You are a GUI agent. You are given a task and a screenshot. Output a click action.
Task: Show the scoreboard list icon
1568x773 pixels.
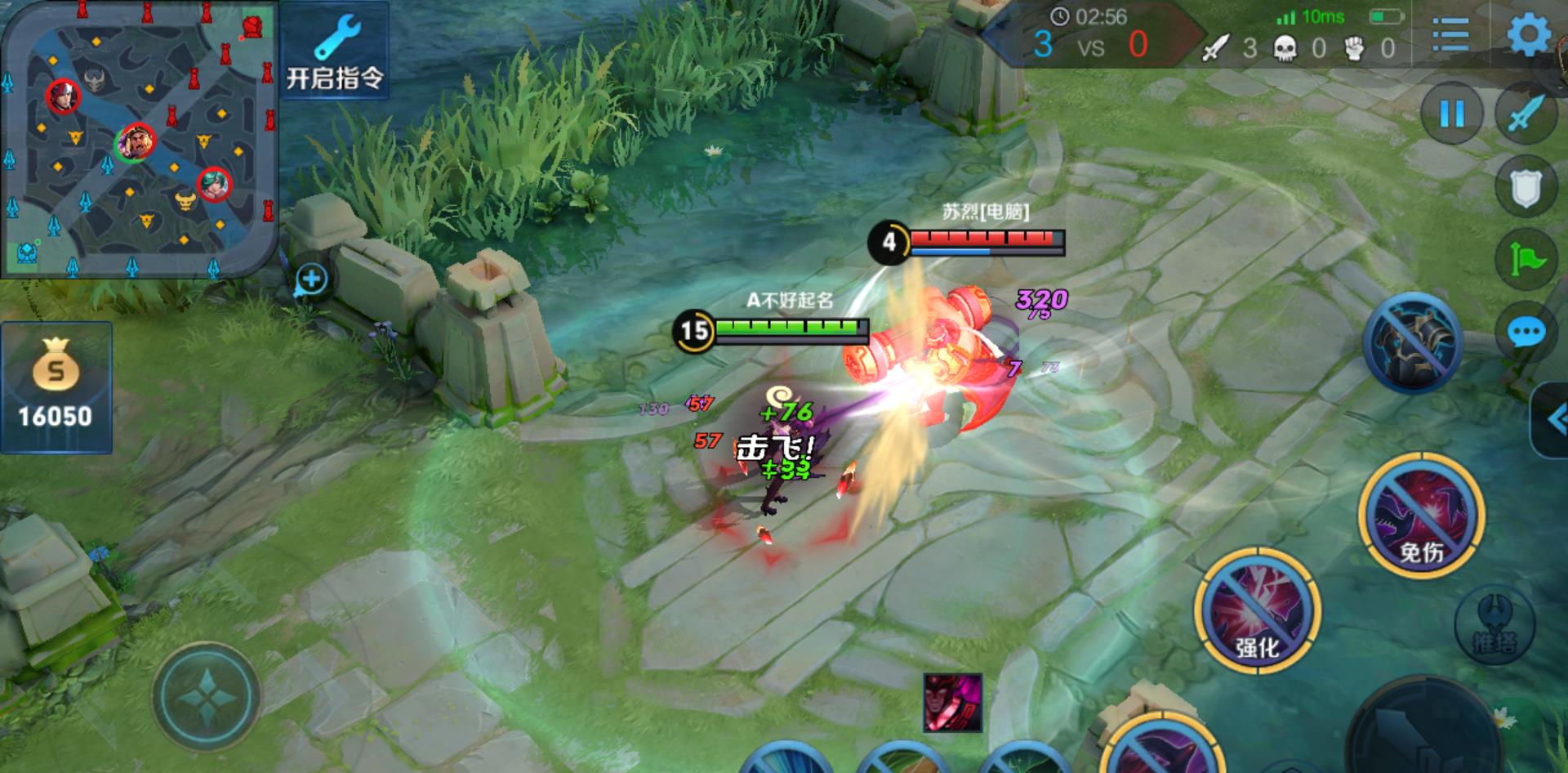(1451, 35)
